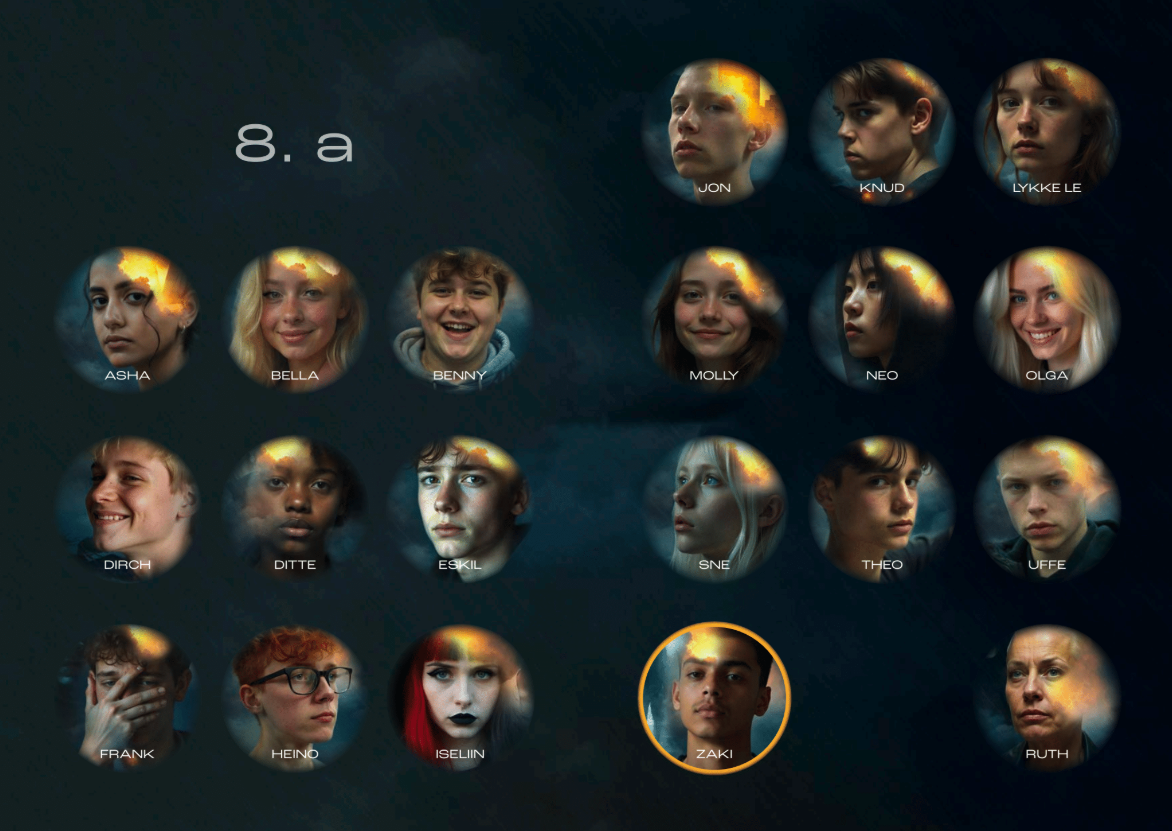Select Dirch's portrait
Viewport: 1172px width, 831px height.
tap(127, 507)
